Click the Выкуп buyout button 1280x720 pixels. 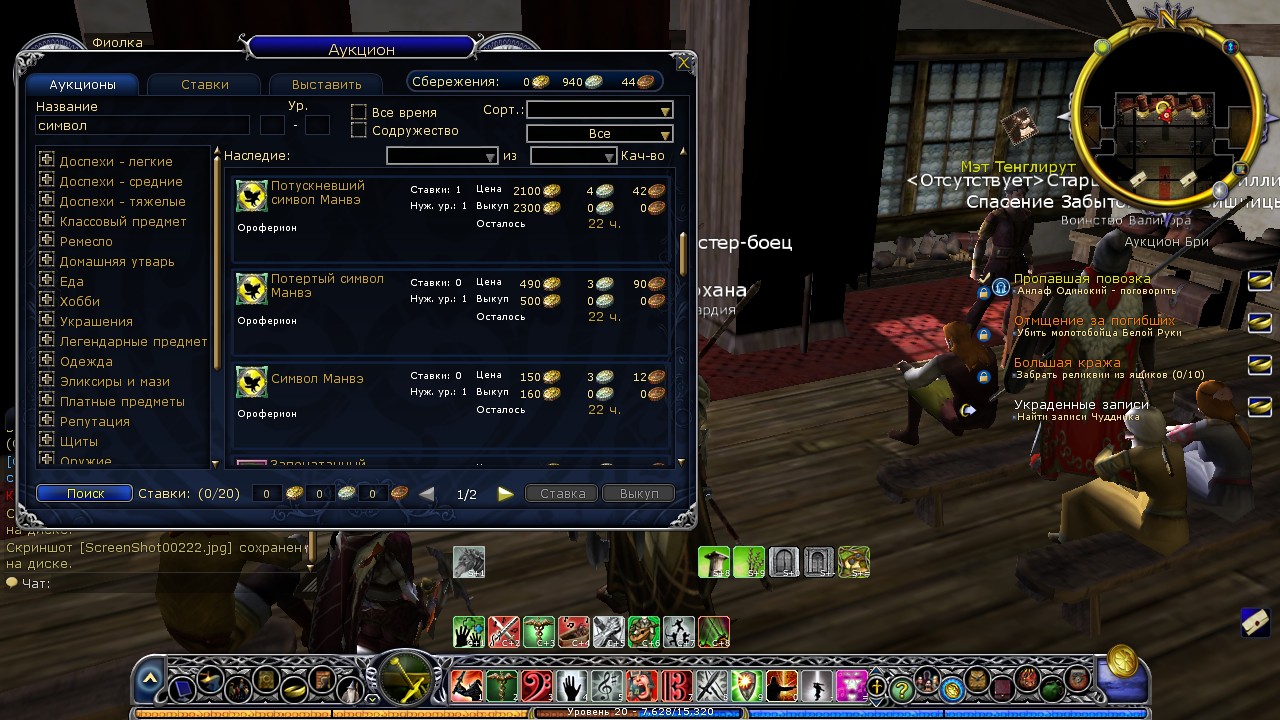click(x=638, y=493)
